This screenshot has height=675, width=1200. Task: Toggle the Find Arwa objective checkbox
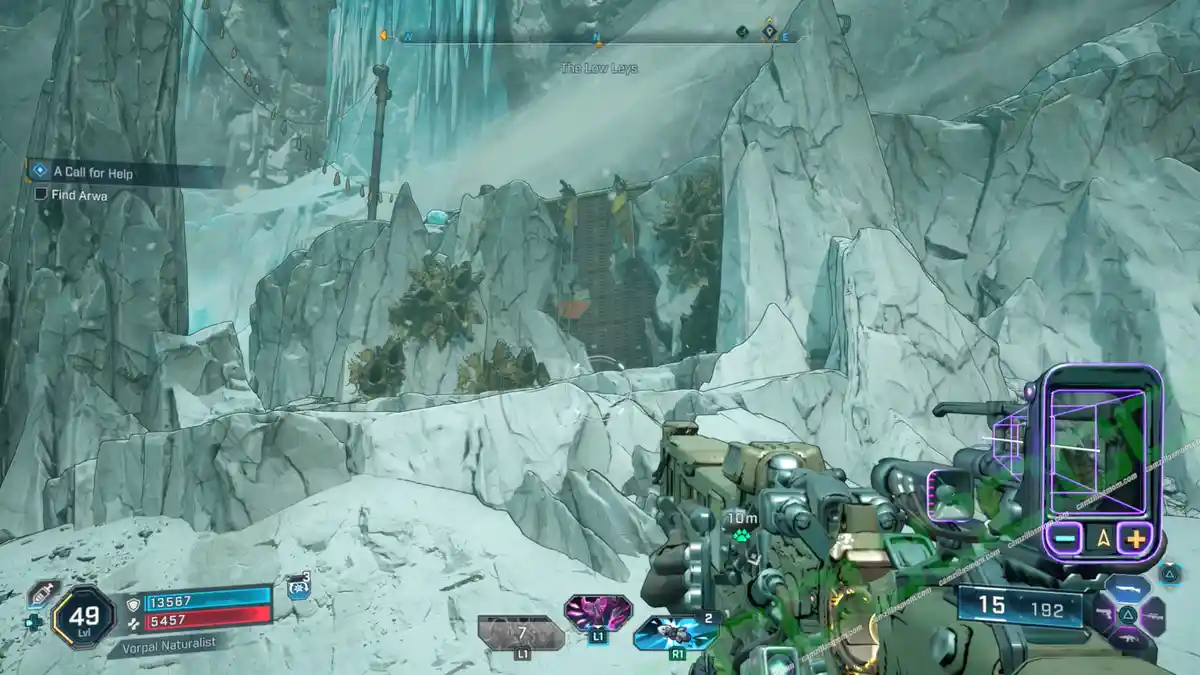coord(41,194)
